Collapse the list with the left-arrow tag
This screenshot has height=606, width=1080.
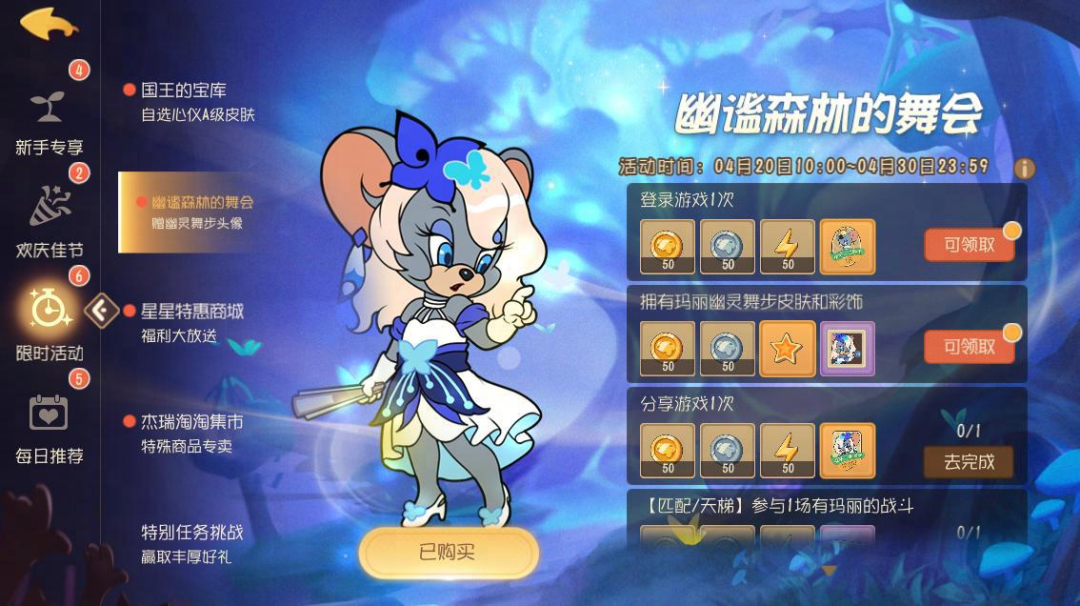click(100, 310)
